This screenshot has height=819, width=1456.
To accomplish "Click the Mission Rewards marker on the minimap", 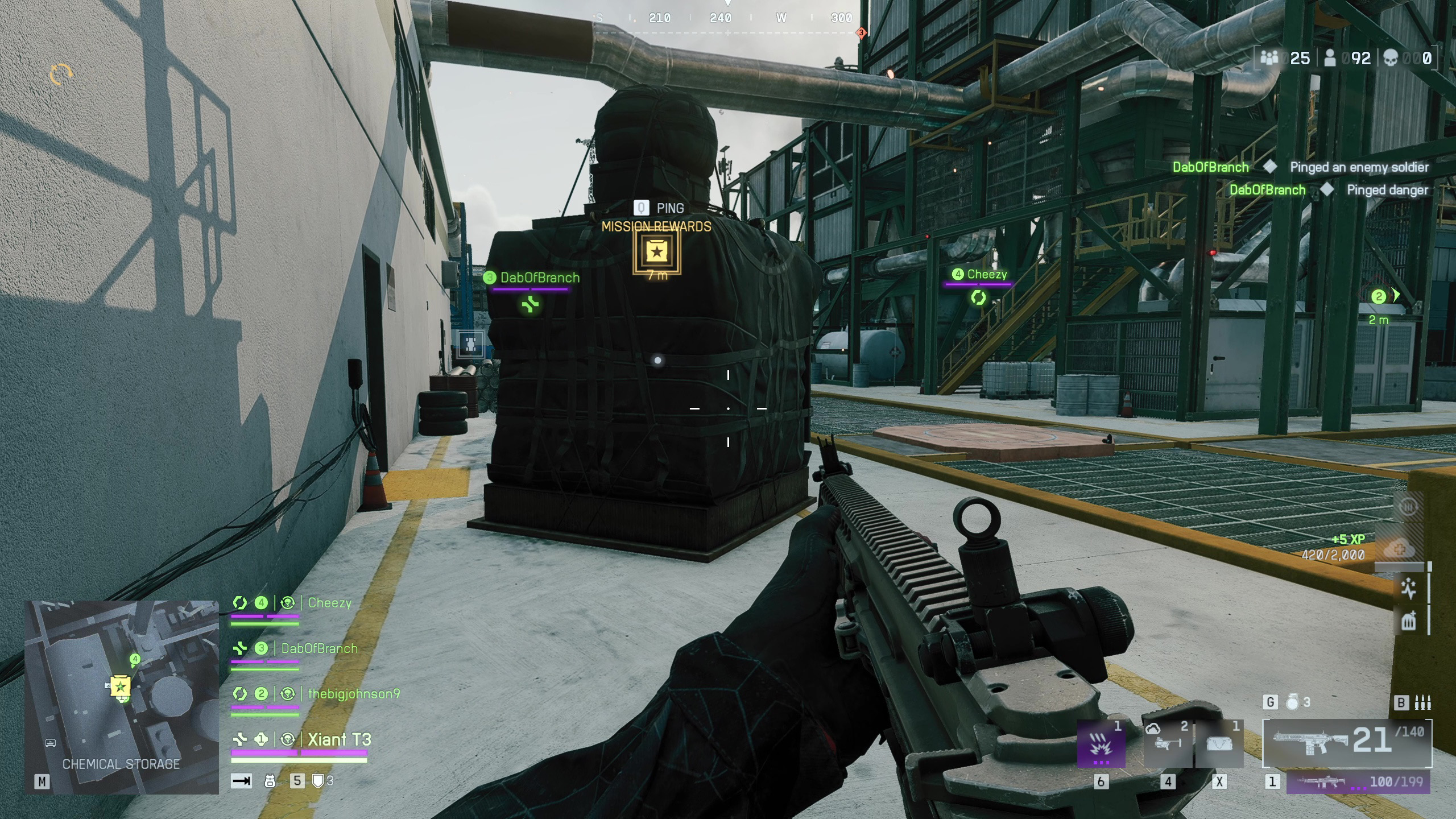I will point(121,686).
